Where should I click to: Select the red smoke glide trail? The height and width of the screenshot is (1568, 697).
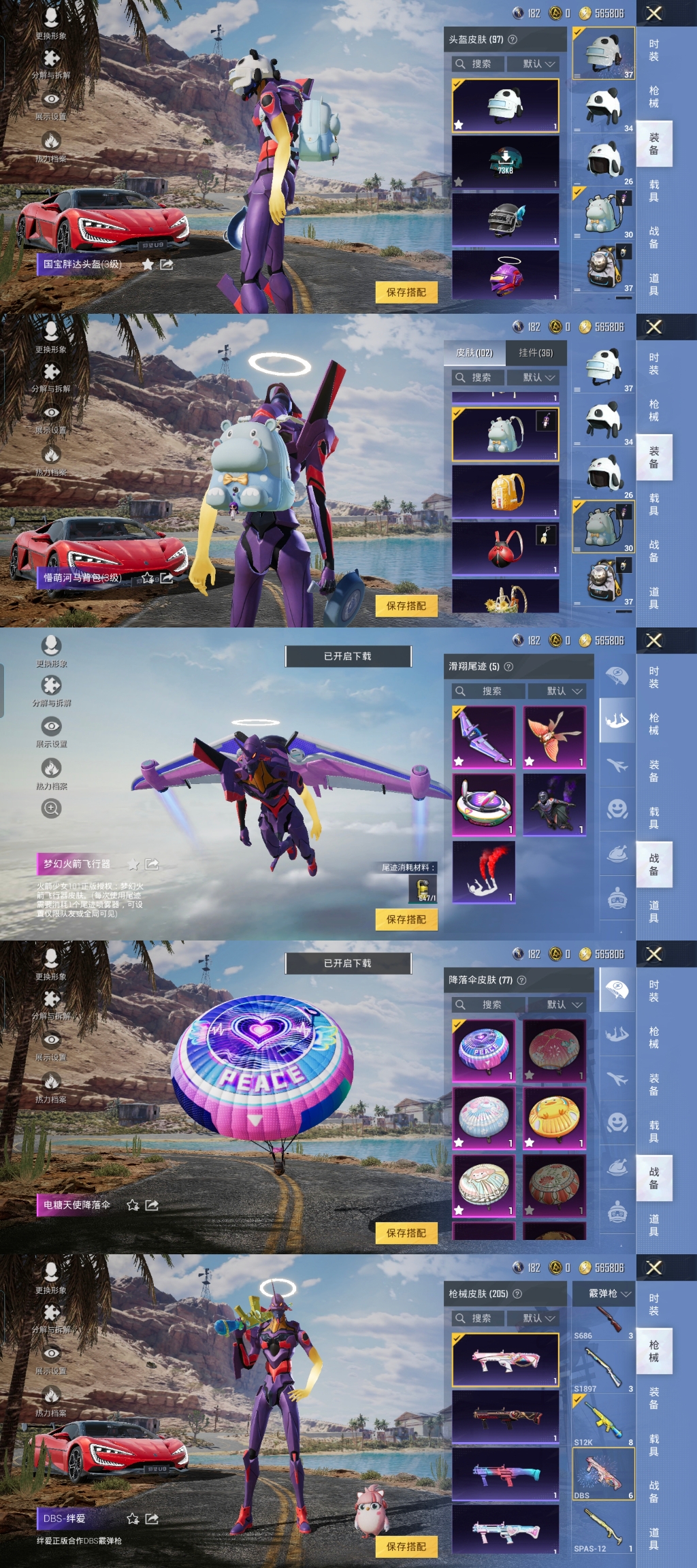[483, 872]
